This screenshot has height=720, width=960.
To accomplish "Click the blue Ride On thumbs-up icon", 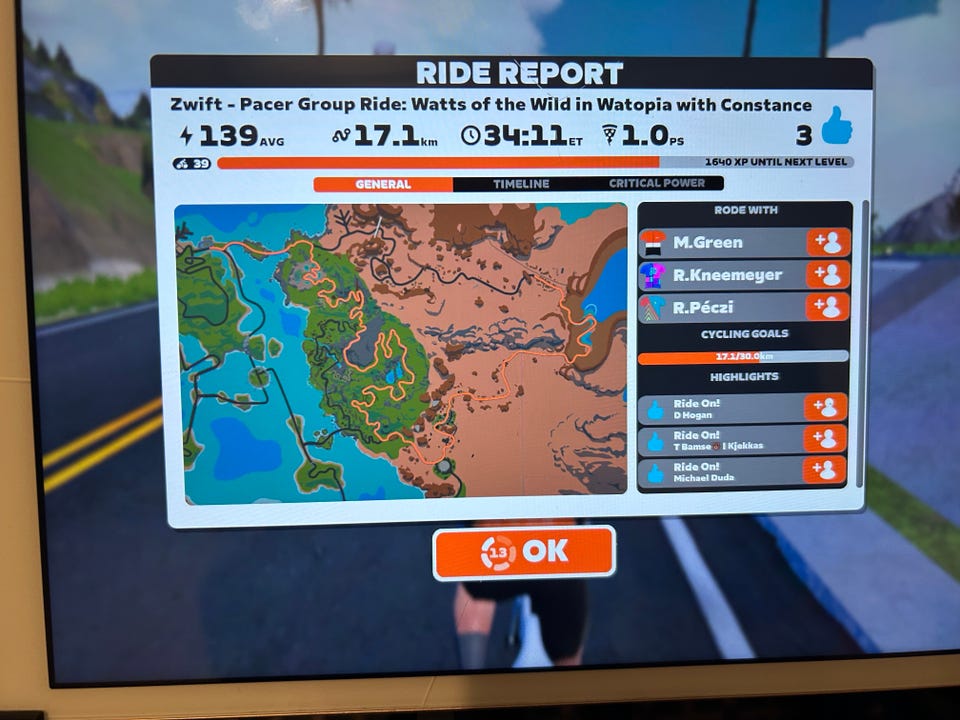I will (836, 127).
